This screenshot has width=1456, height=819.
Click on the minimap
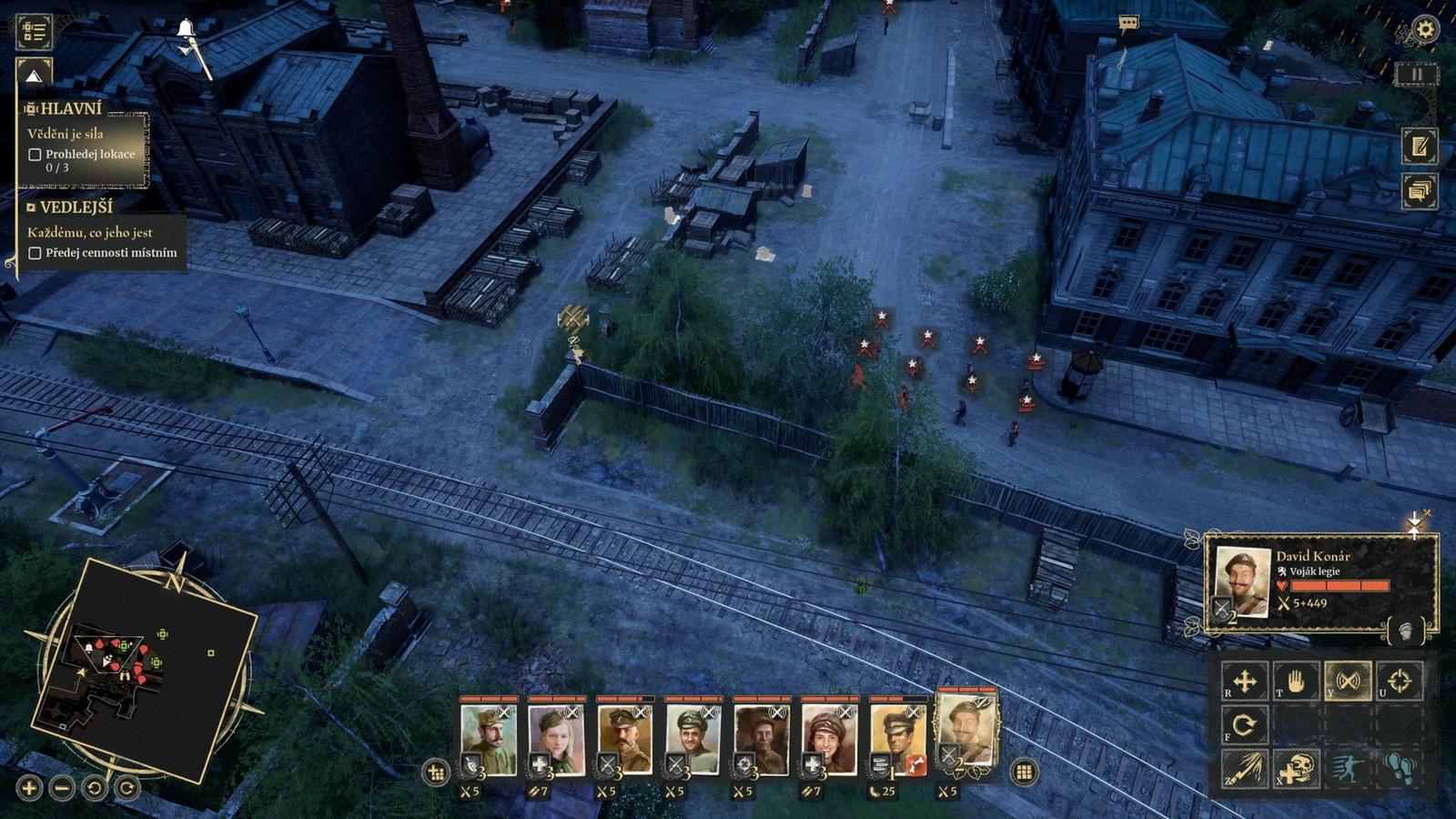146,669
